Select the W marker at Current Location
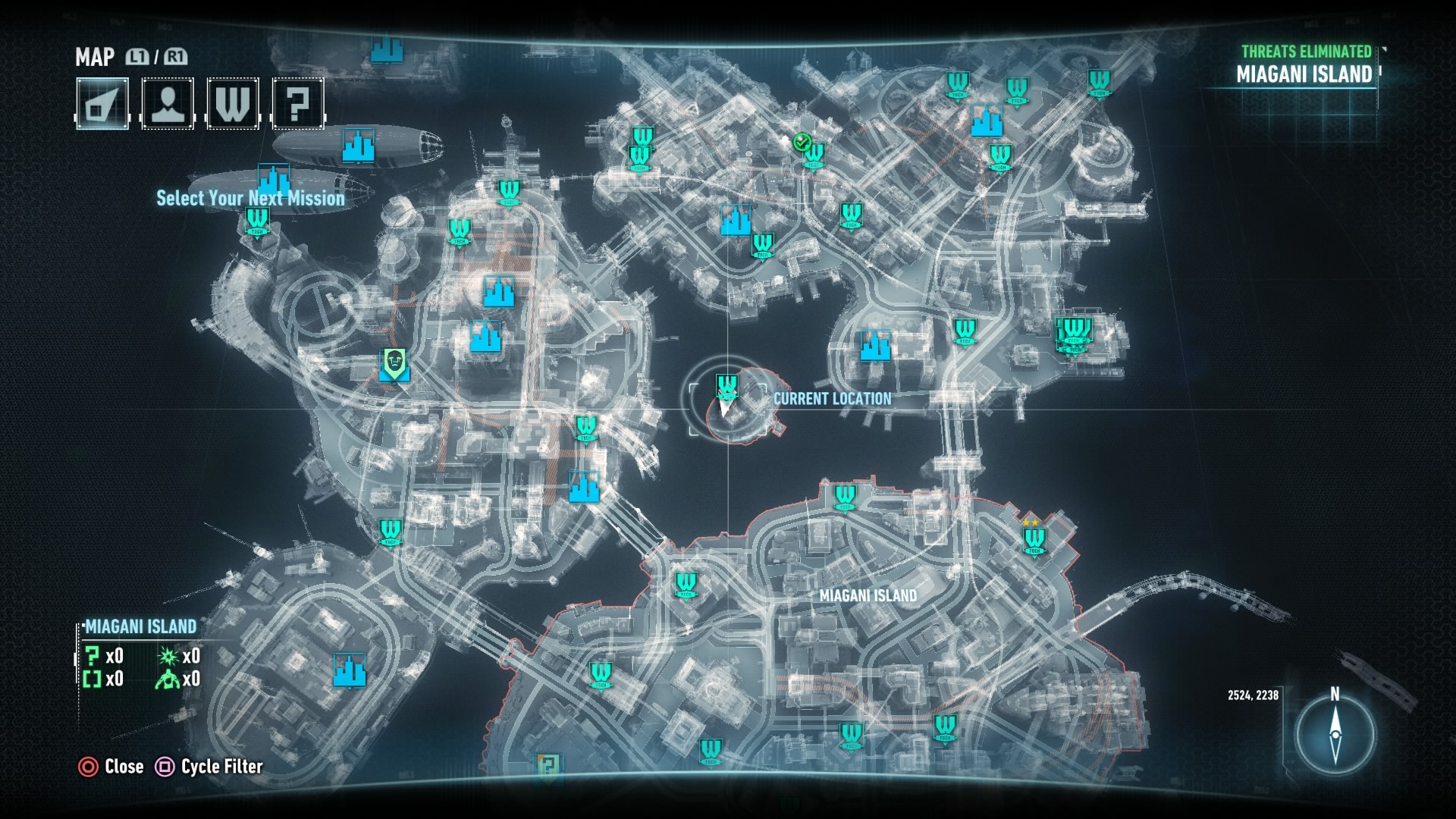The height and width of the screenshot is (819, 1456). (x=726, y=387)
